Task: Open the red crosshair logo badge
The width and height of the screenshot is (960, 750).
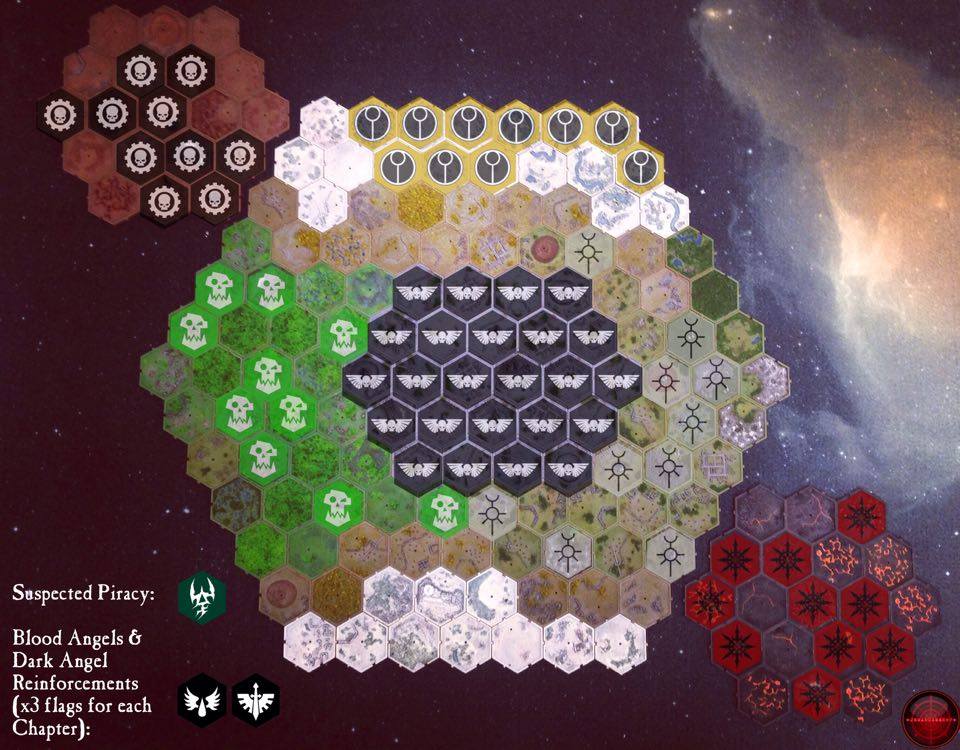Action: 929,717
